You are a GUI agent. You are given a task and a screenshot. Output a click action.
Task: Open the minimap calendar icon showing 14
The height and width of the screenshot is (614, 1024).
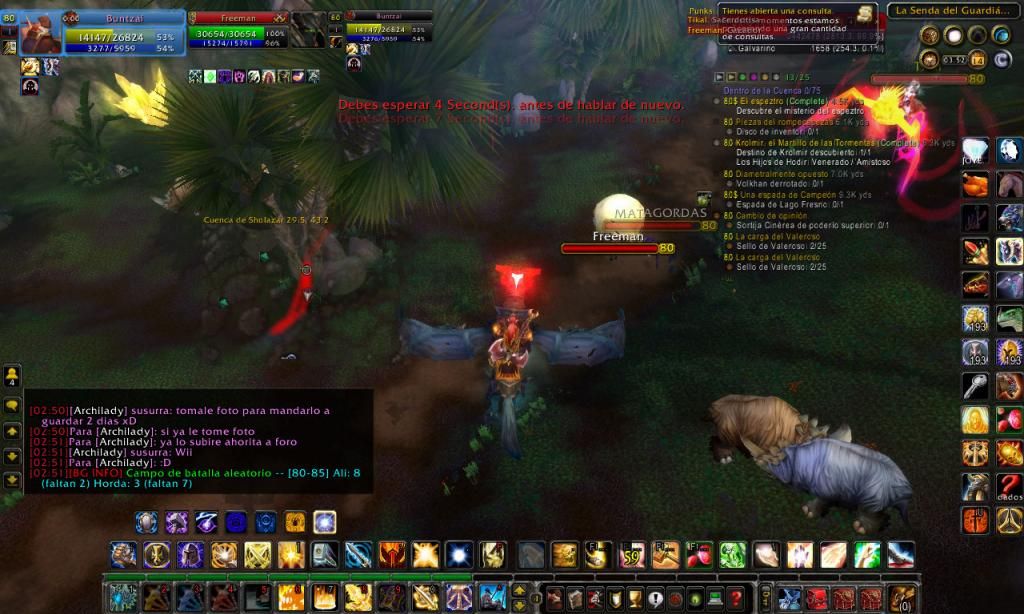pos(977,60)
